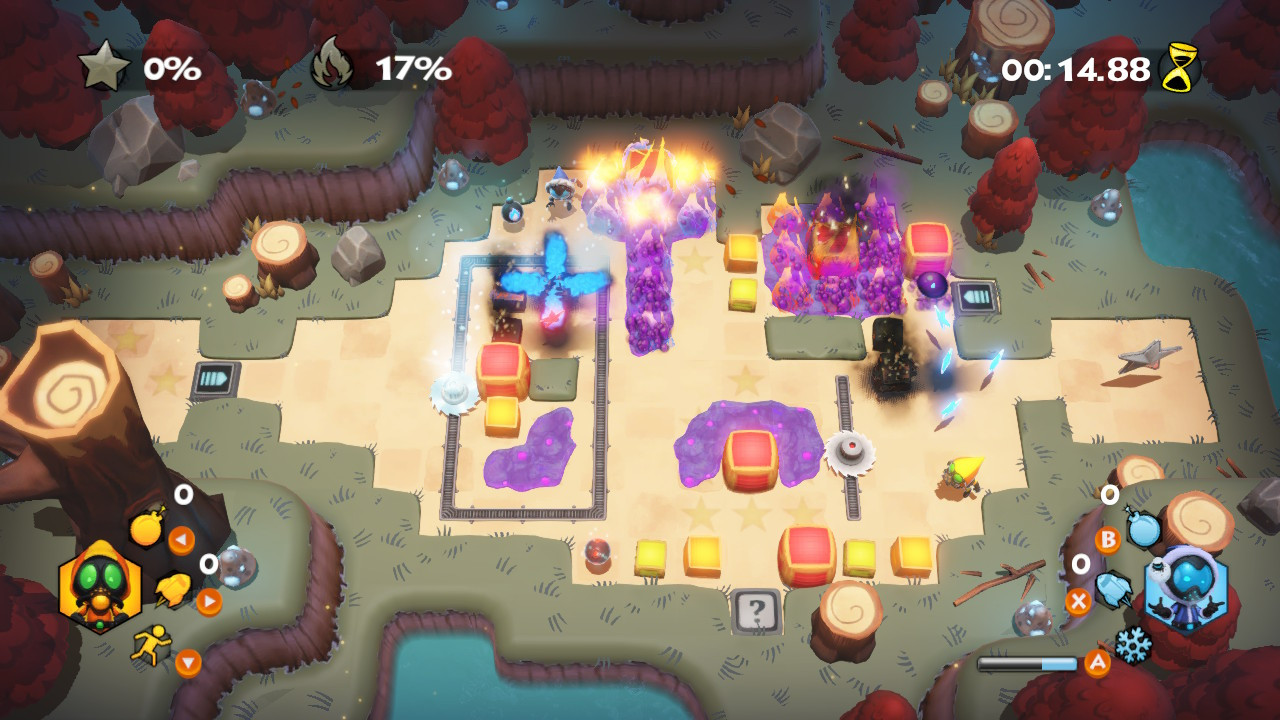1280x720 pixels.
Task: Click the ice rocket icon above the X button
Action: [1115, 588]
